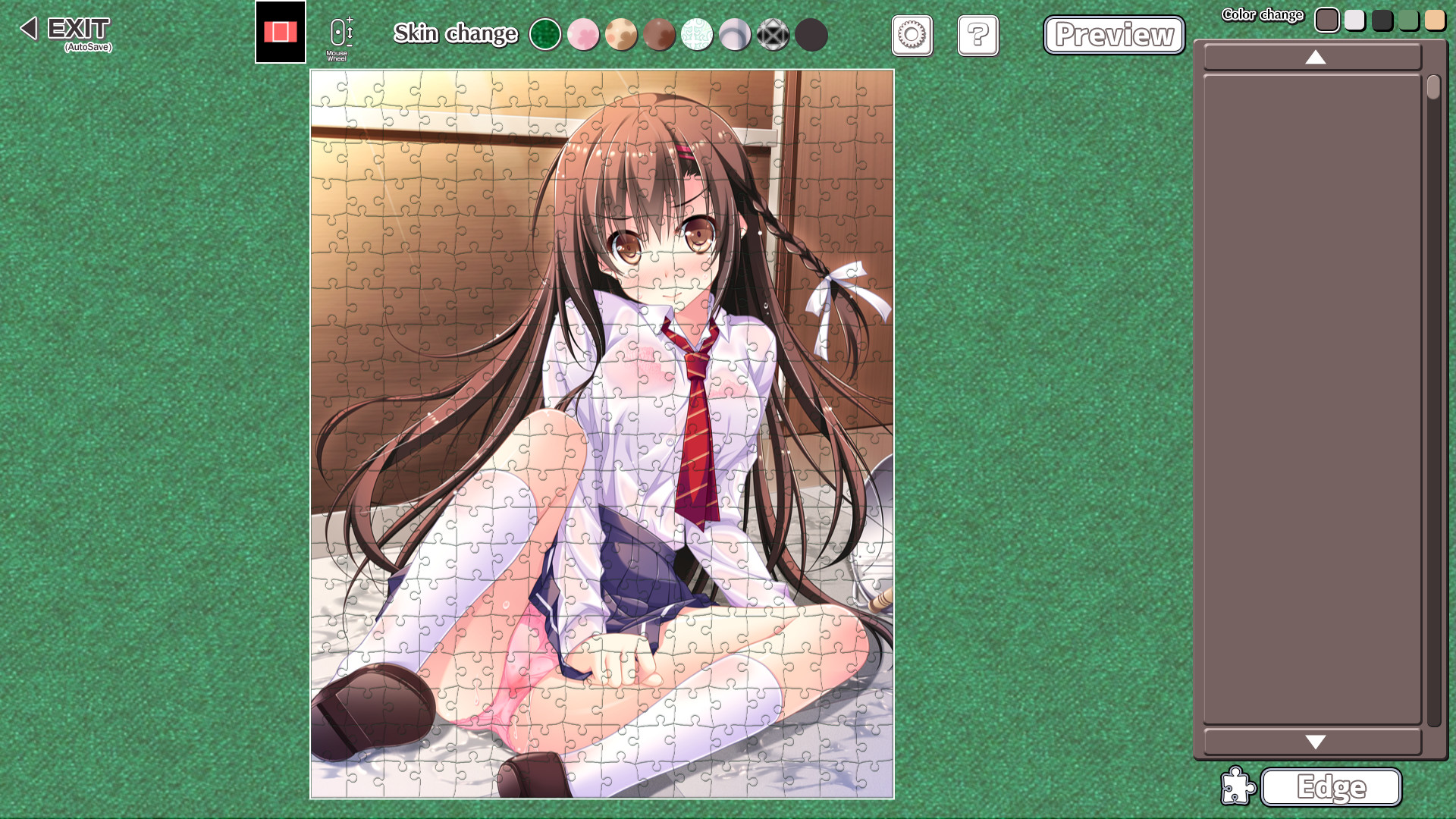Open the help question mark
Viewport: 1456px width, 819px height.
978,36
